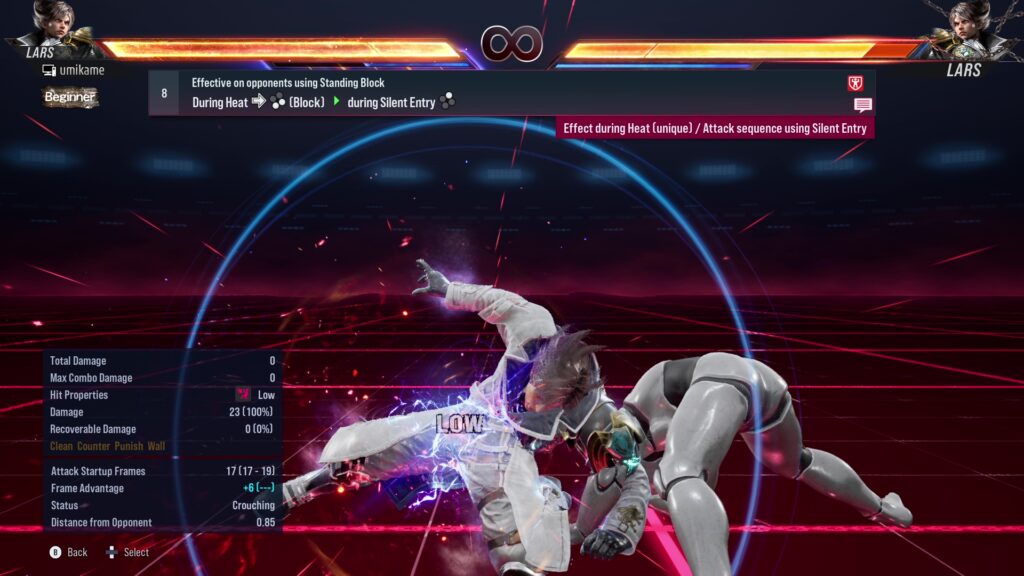Click the Beginner rank badge
Screen dimensions: 1024x576
click(x=70, y=97)
